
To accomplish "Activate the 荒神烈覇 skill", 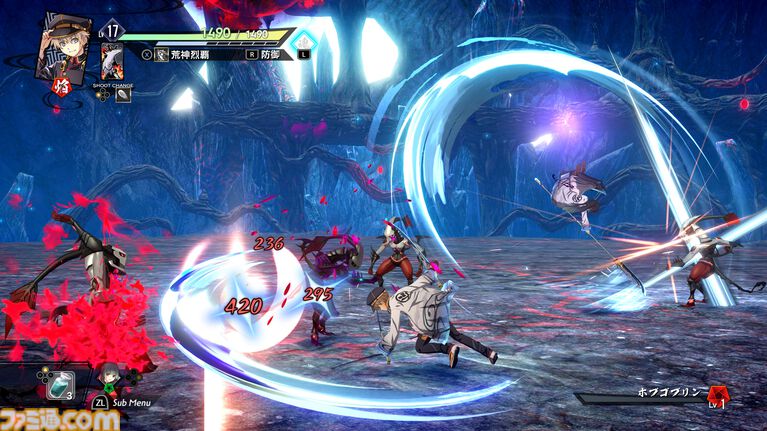I will (x=187, y=55).
